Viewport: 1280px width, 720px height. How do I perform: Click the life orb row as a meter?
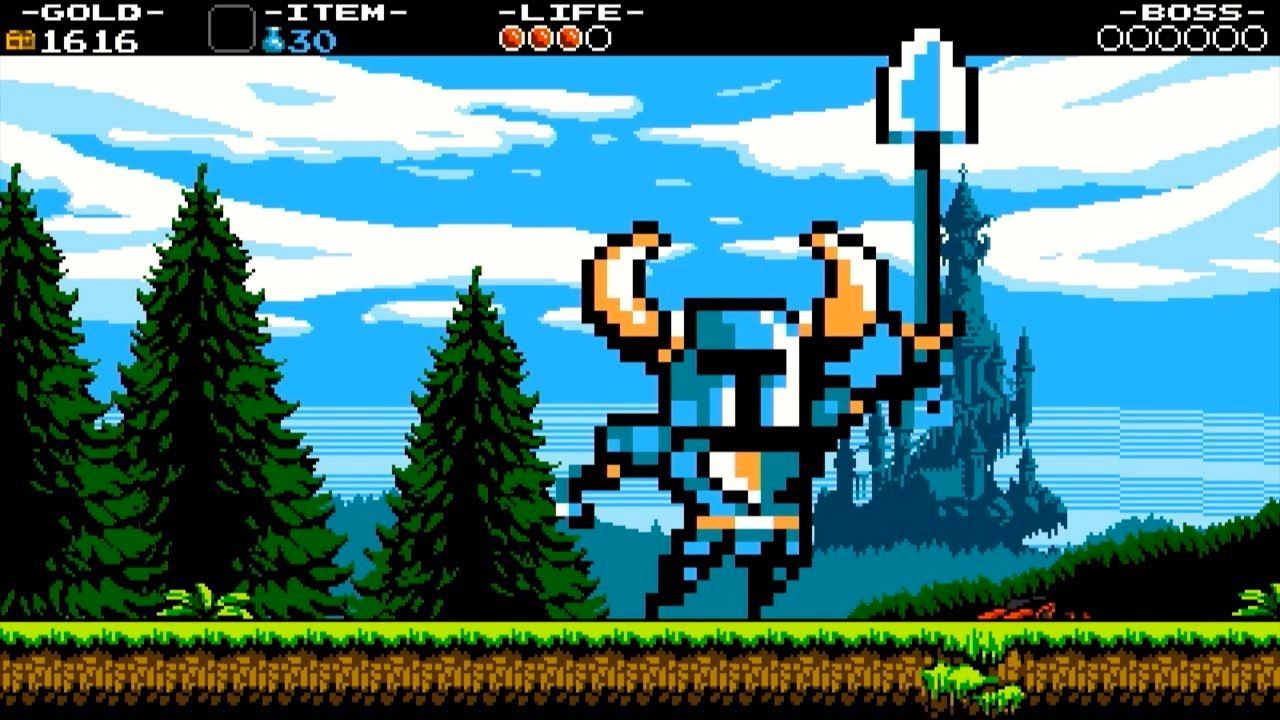pos(553,38)
